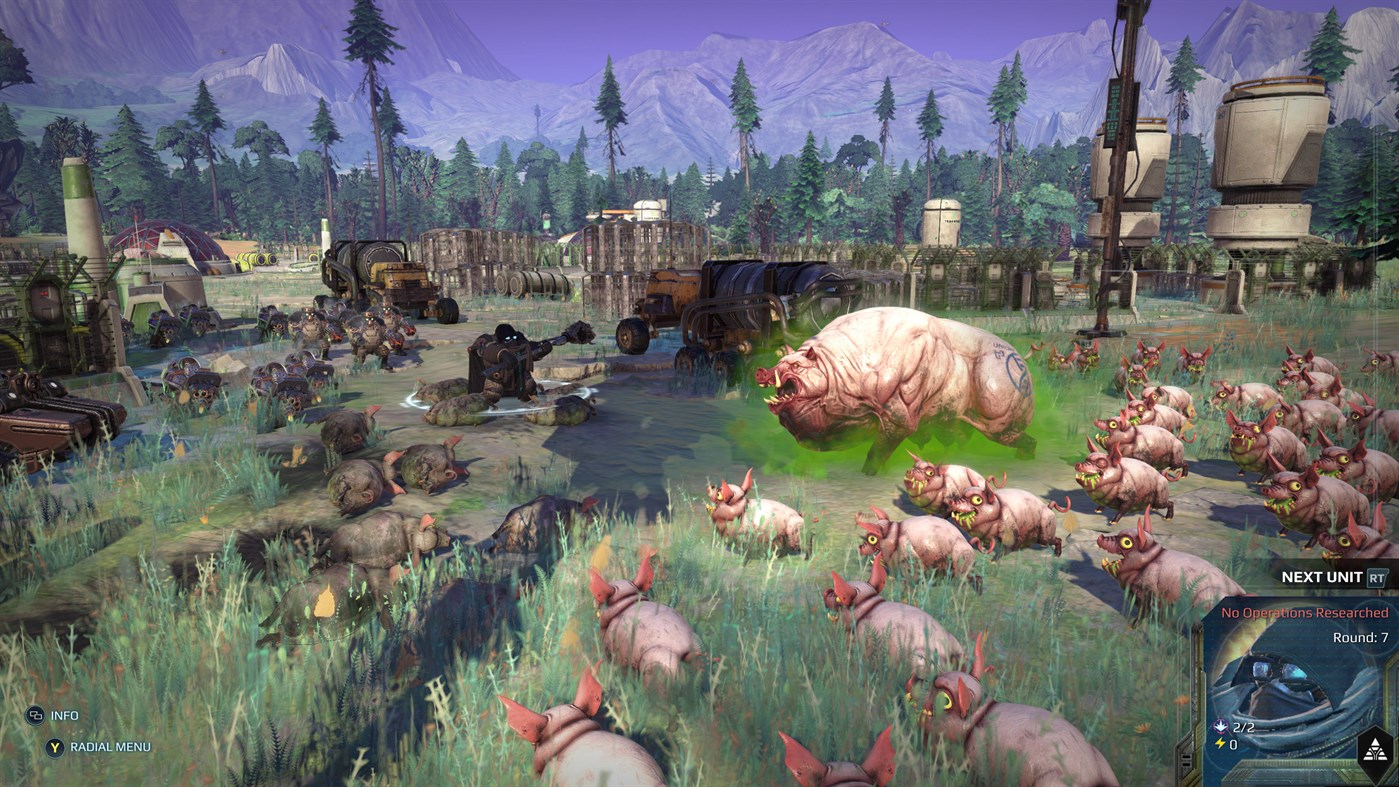Image resolution: width=1399 pixels, height=787 pixels.
Task: Click the Round: 7 label
Action: [x=1360, y=637]
